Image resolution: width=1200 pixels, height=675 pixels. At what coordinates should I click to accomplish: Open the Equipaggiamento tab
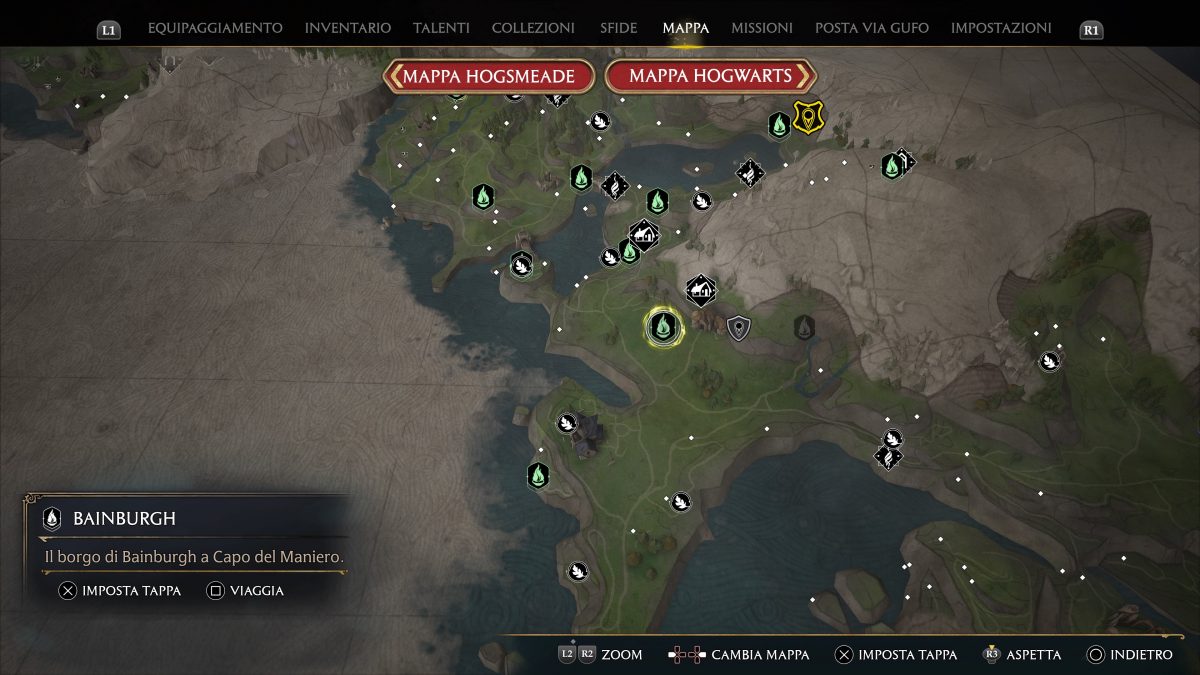215,28
